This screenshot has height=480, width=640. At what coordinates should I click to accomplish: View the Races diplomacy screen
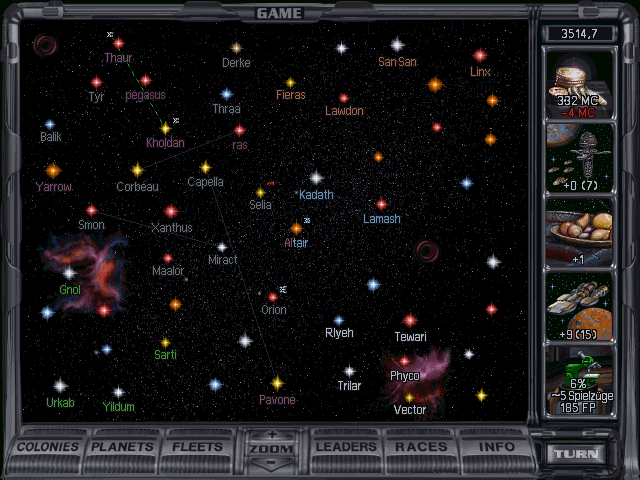tap(421, 447)
